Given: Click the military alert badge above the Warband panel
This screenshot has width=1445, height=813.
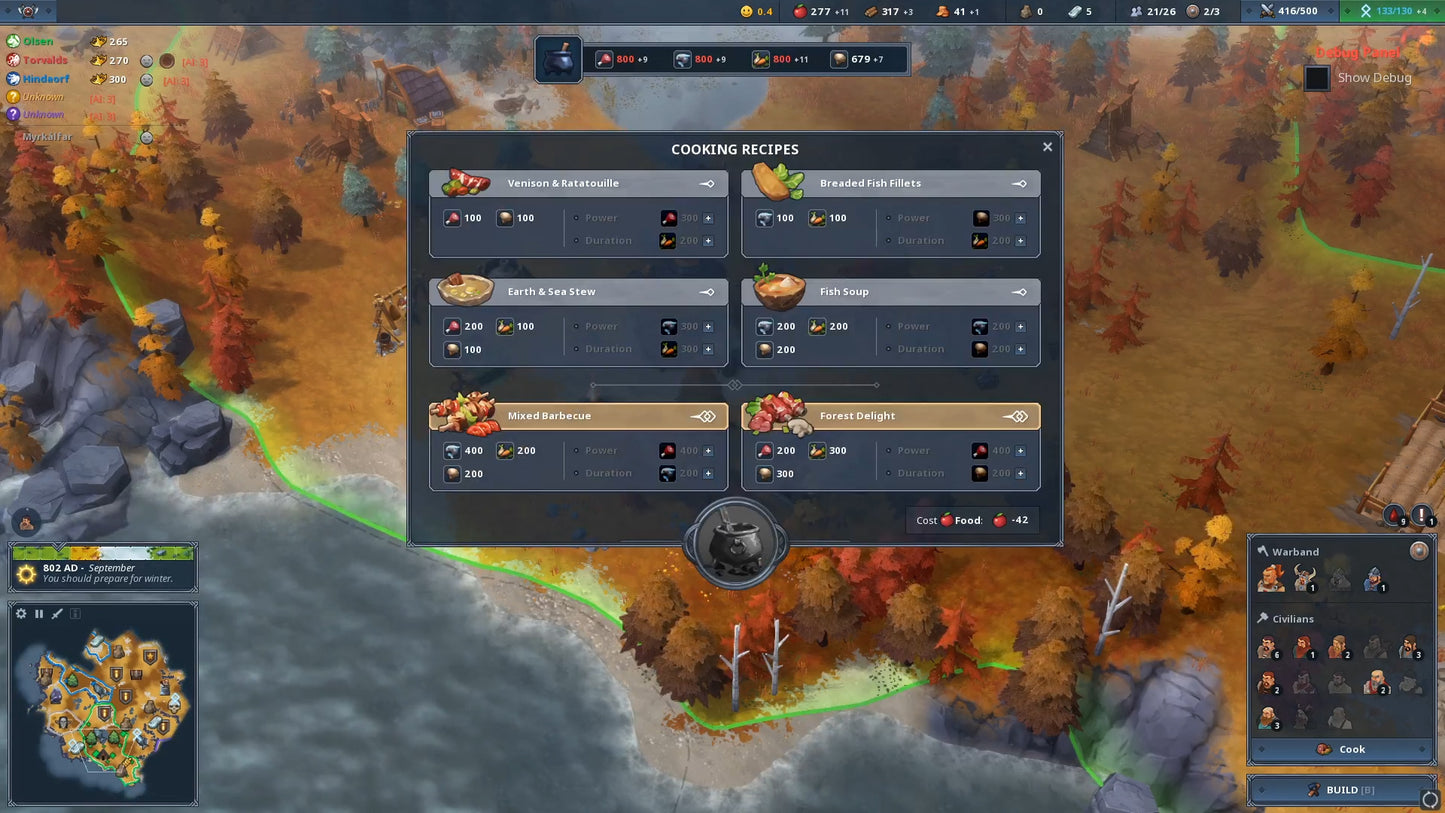Looking at the screenshot, I should (1393, 515).
